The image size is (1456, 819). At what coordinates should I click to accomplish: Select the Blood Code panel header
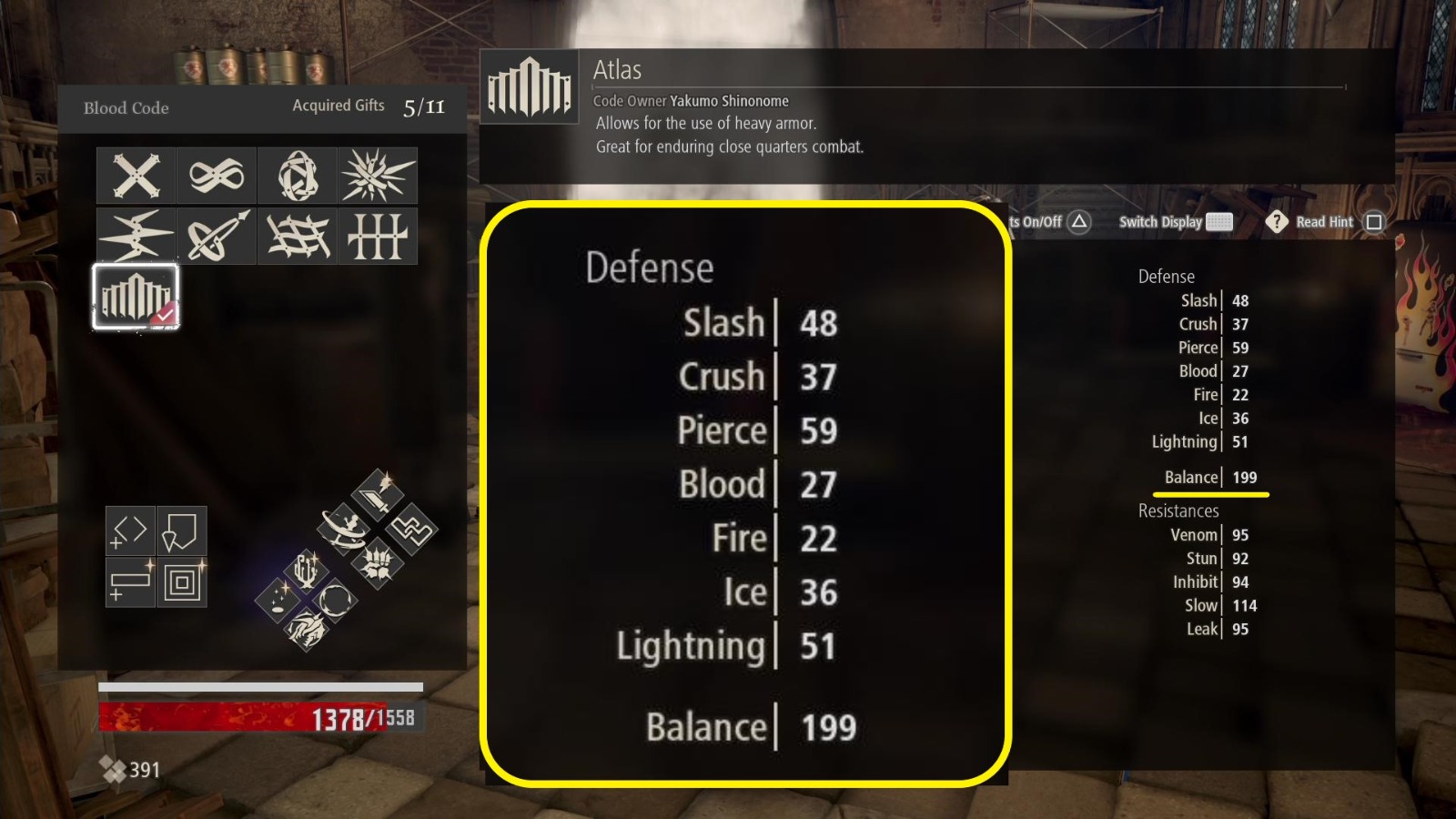coord(125,107)
